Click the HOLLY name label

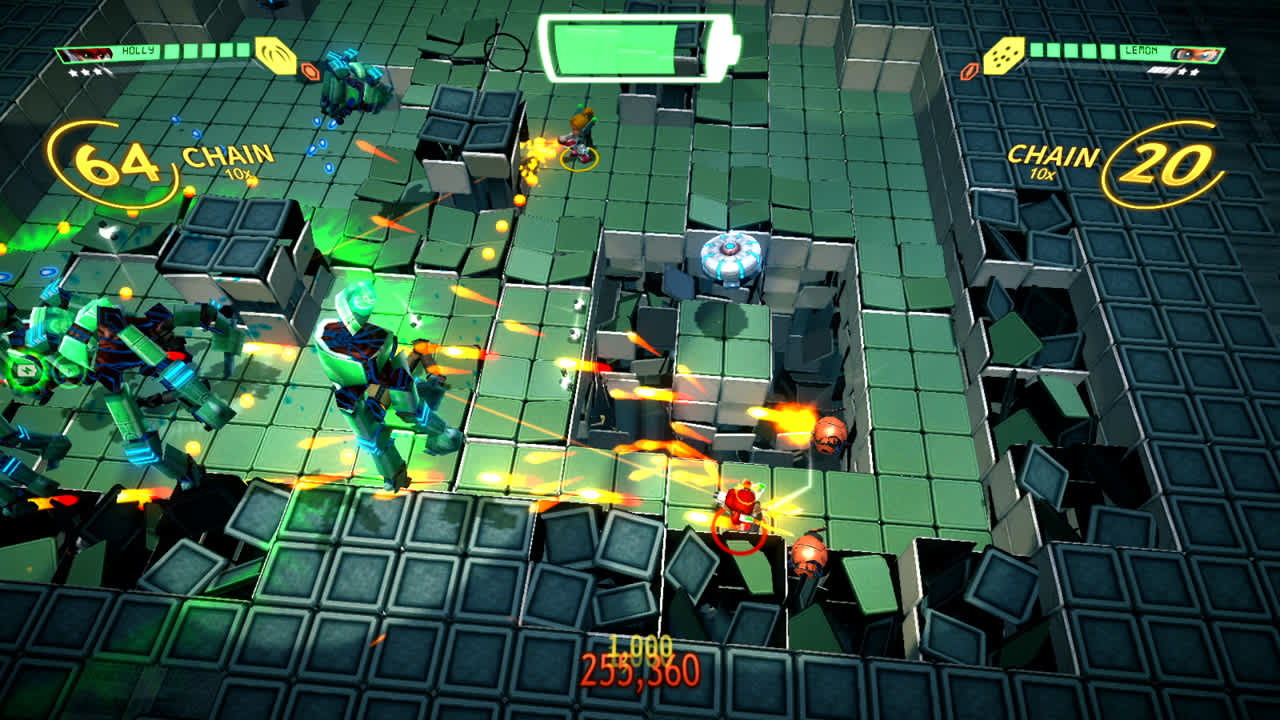[x=138, y=50]
